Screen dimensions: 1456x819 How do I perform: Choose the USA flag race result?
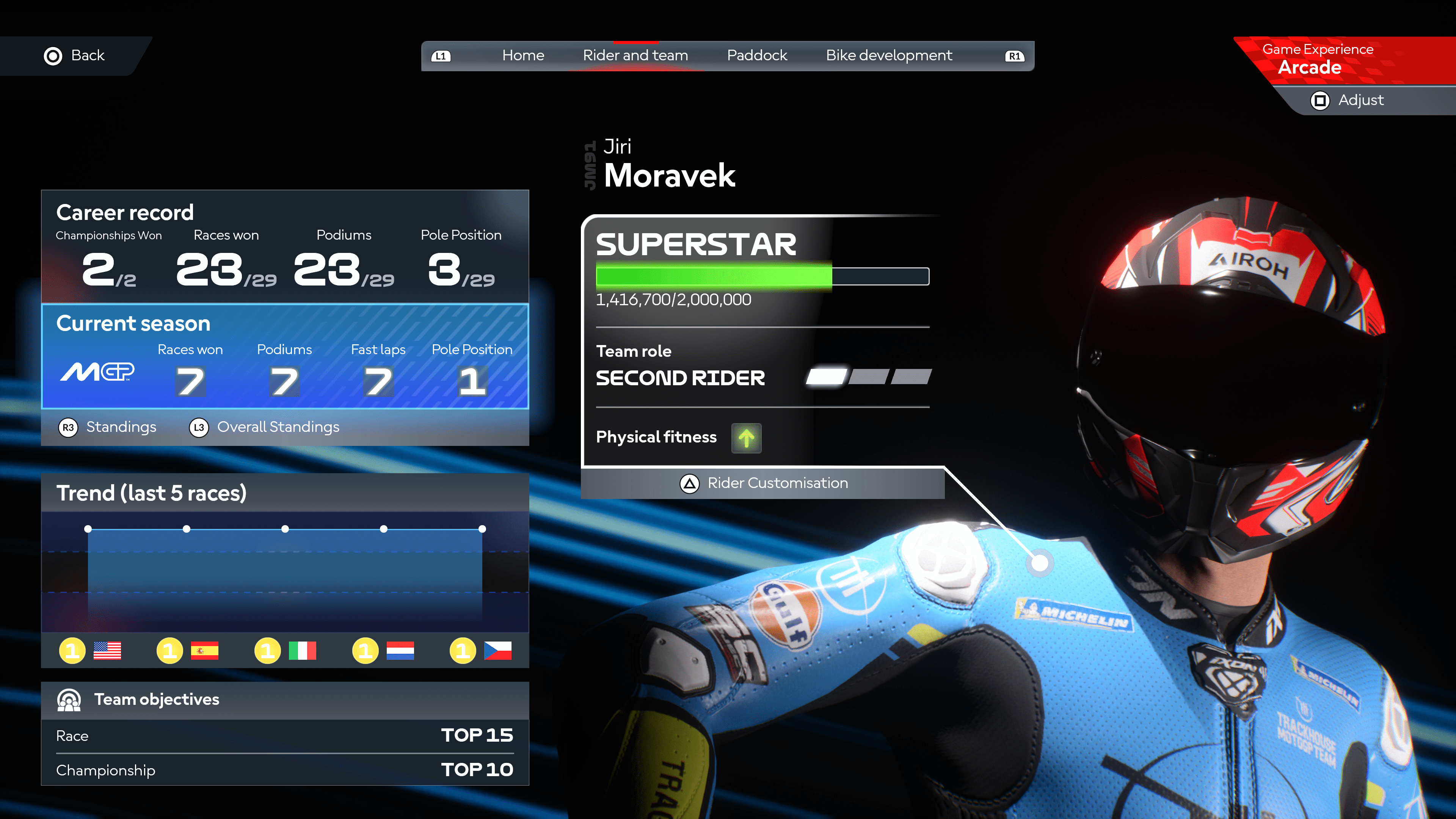pyautogui.click(x=107, y=651)
